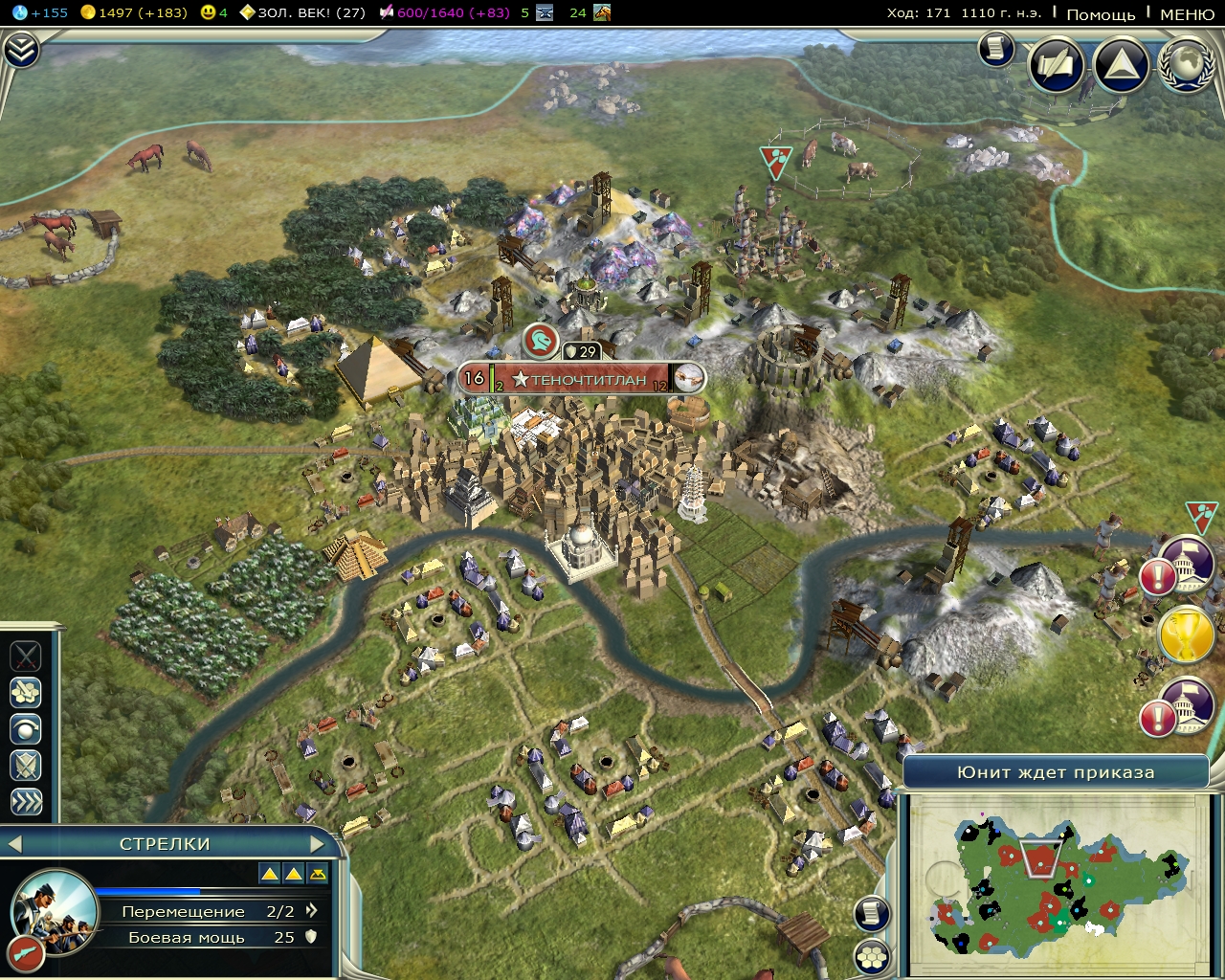This screenshot has width=1225, height=980.
Task: Fortify the unit using the shield icon
Action: click(26, 766)
